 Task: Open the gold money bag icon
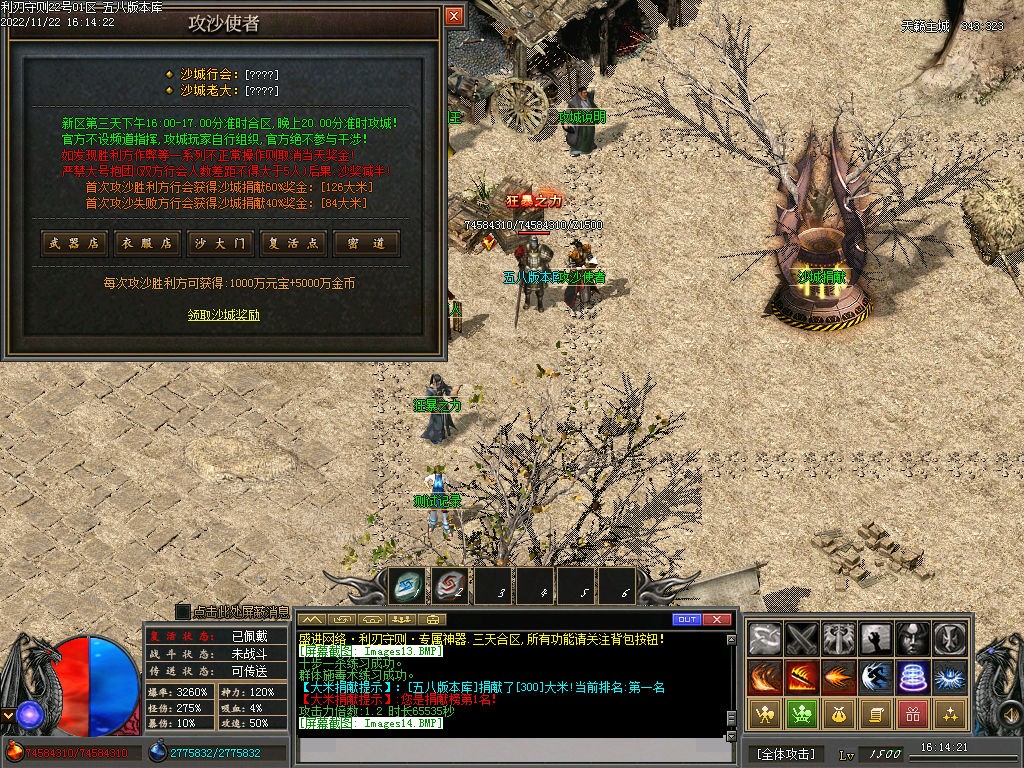click(839, 714)
